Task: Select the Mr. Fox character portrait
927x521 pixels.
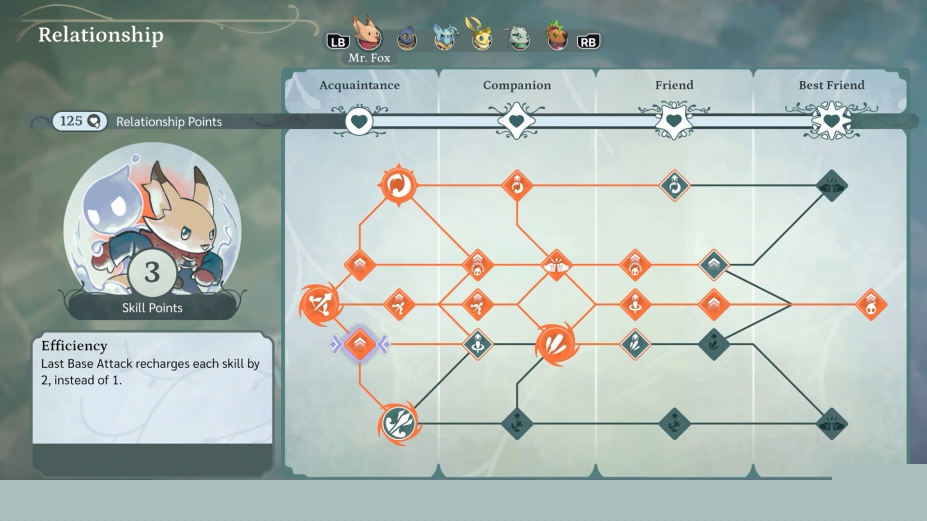Action: click(368, 36)
